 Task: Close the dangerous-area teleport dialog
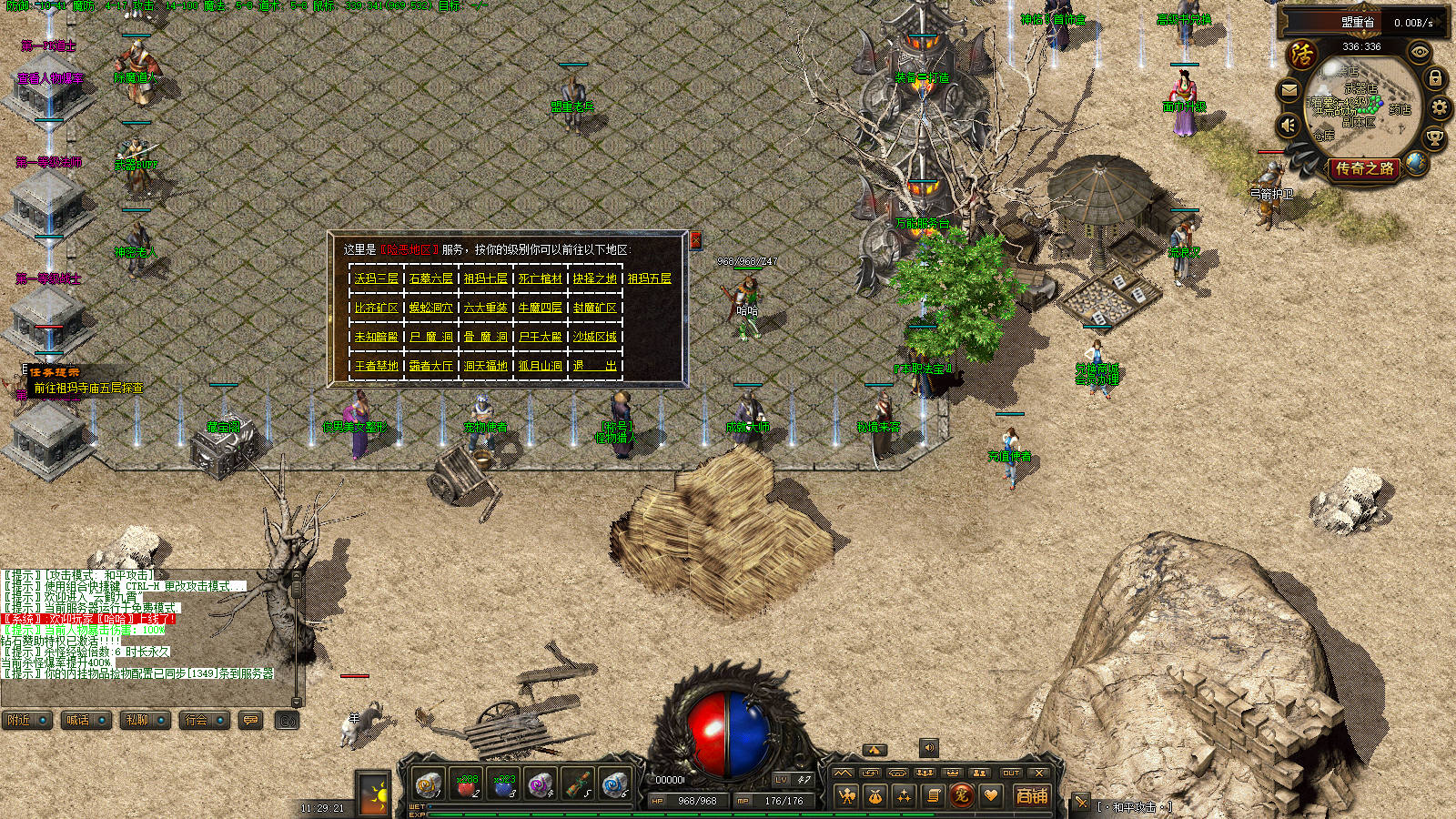pyautogui.click(x=695, y=240)
